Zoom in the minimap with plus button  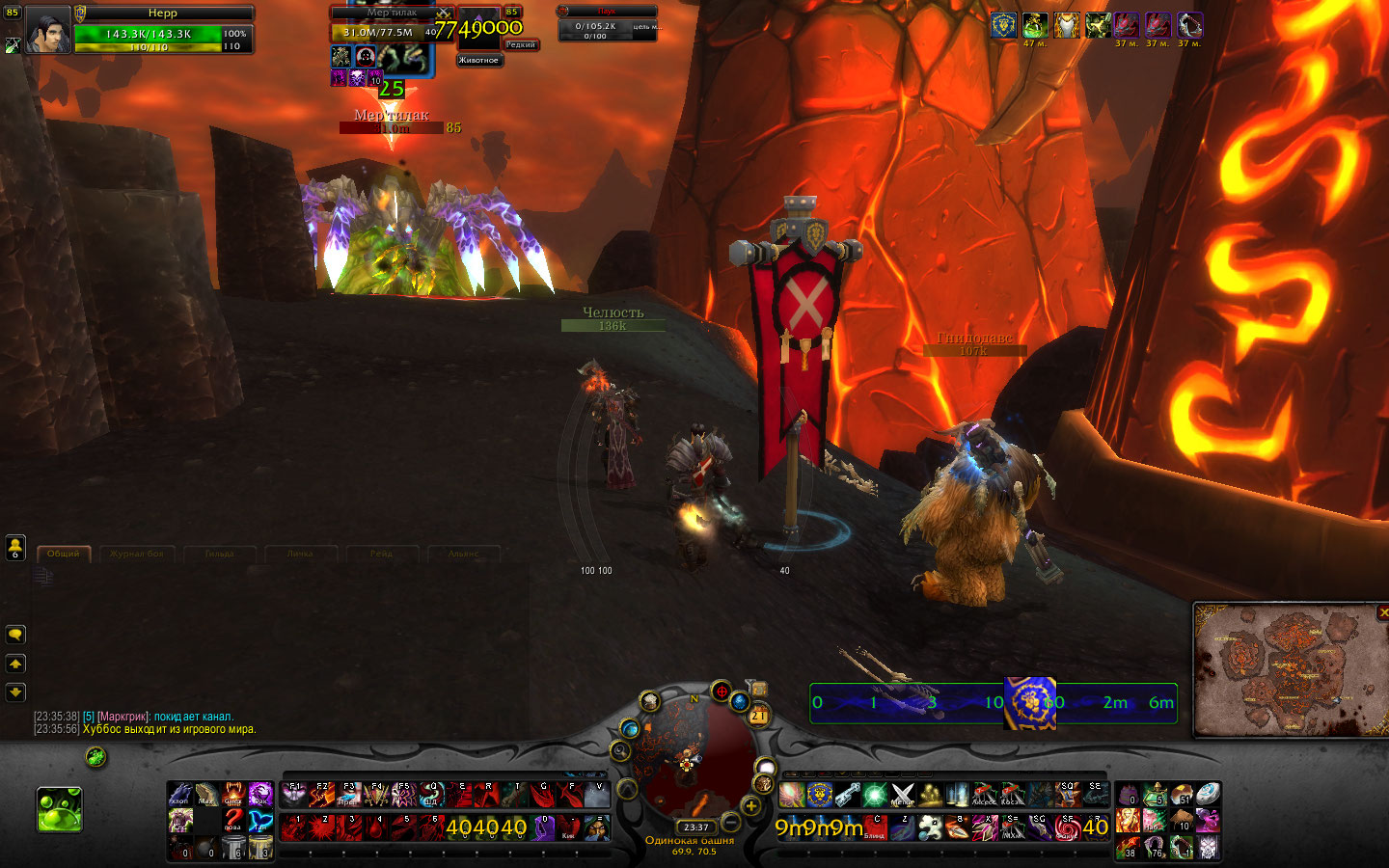751,806
